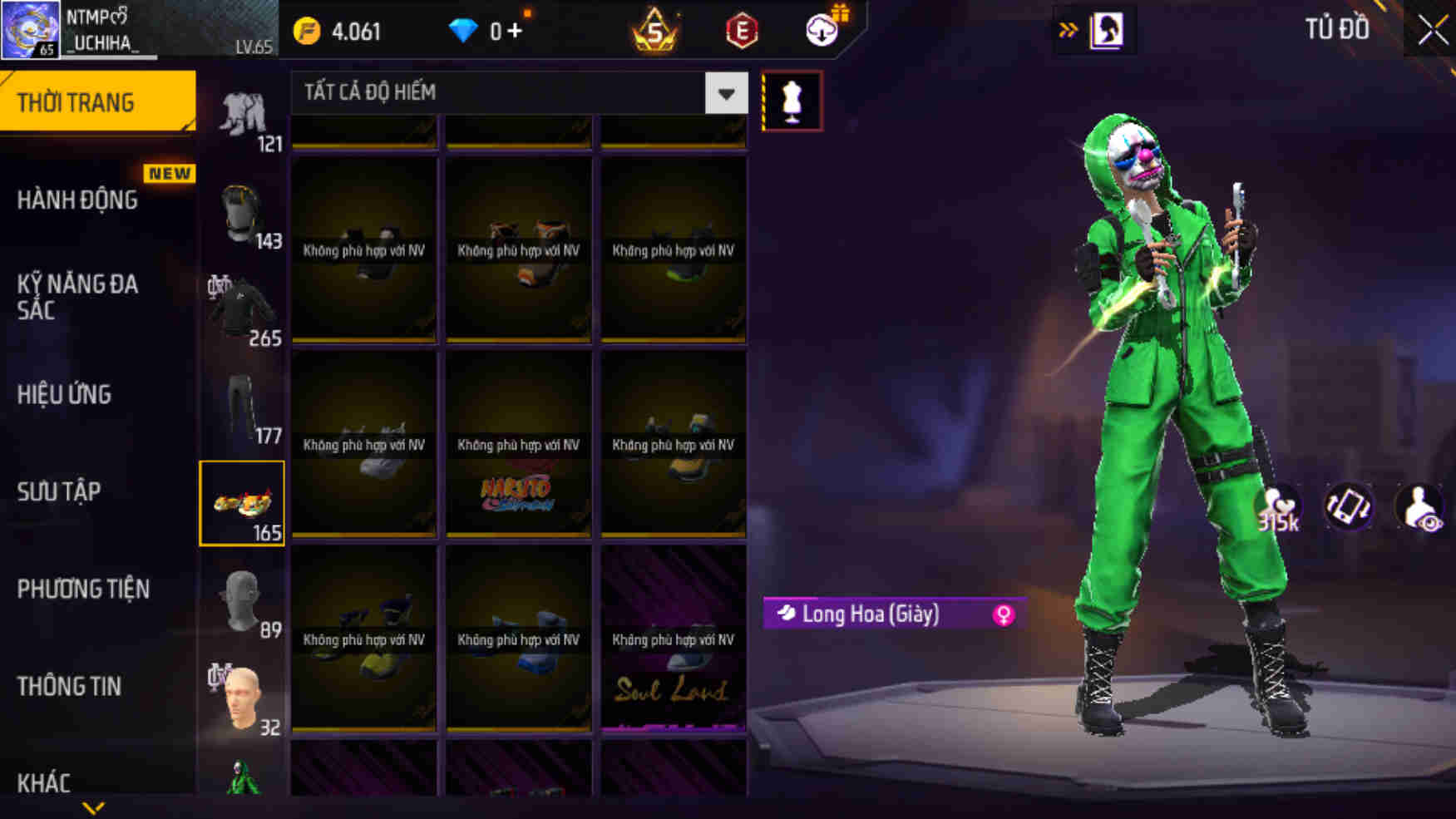Open the cloud download gift icon
Image resolution: width=1456 pixels, height=819 pixels.
click(x=819, y=32)
